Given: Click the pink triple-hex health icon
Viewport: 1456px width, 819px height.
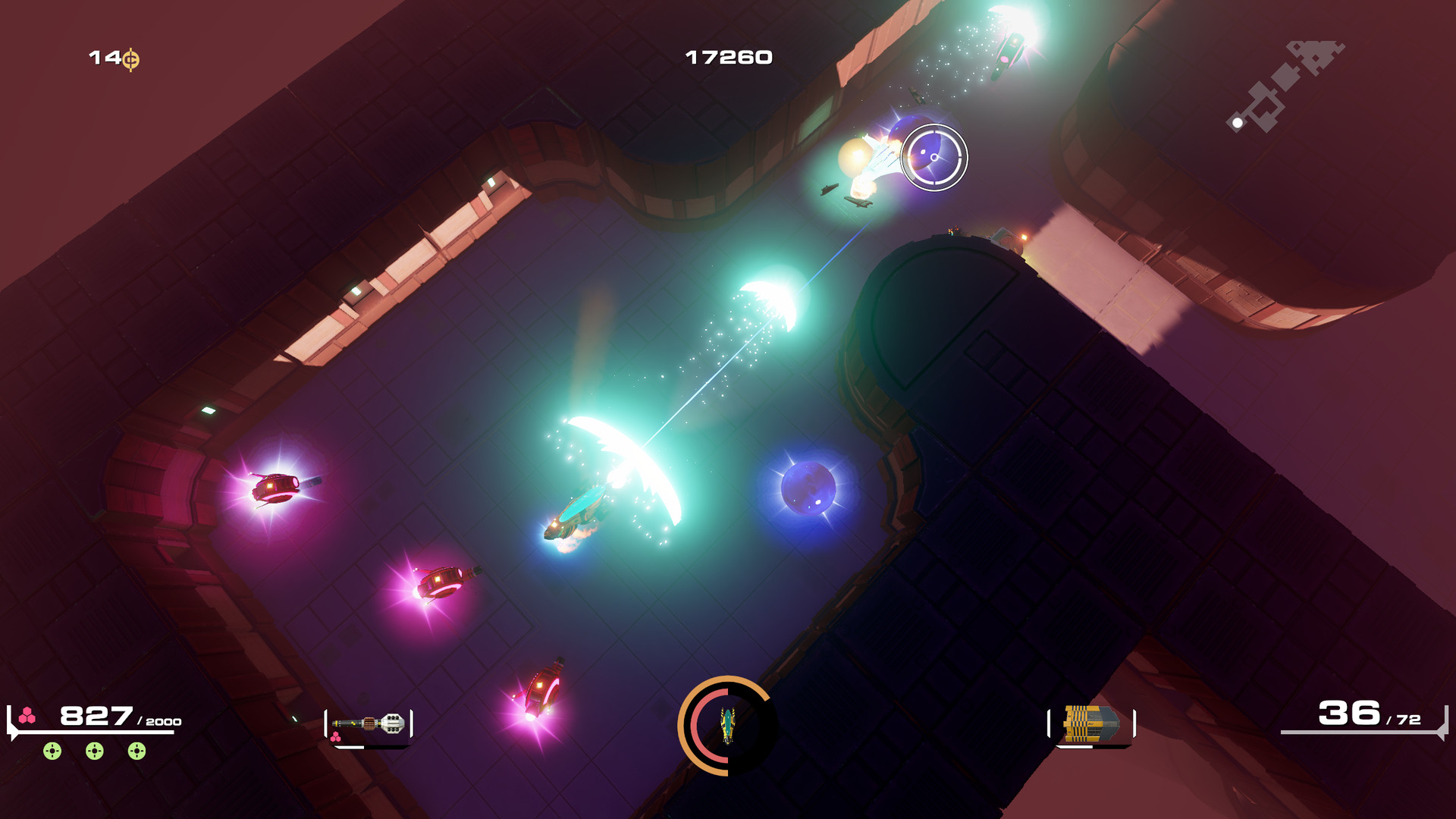Looking at the screenshot, I should pyautogui.click(x=29, y=714).
